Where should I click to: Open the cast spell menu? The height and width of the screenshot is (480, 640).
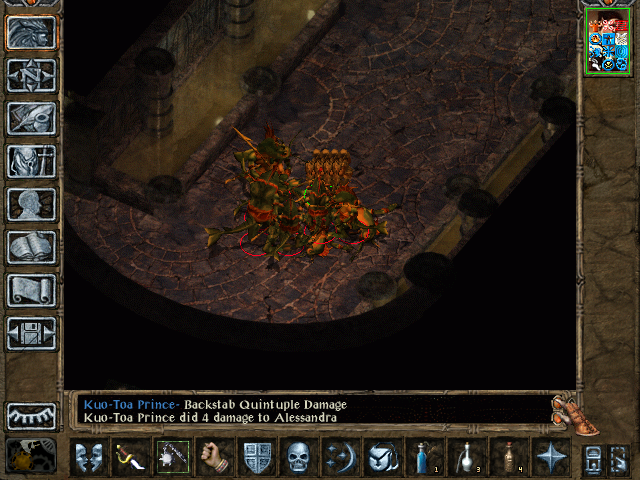point(340,458)
